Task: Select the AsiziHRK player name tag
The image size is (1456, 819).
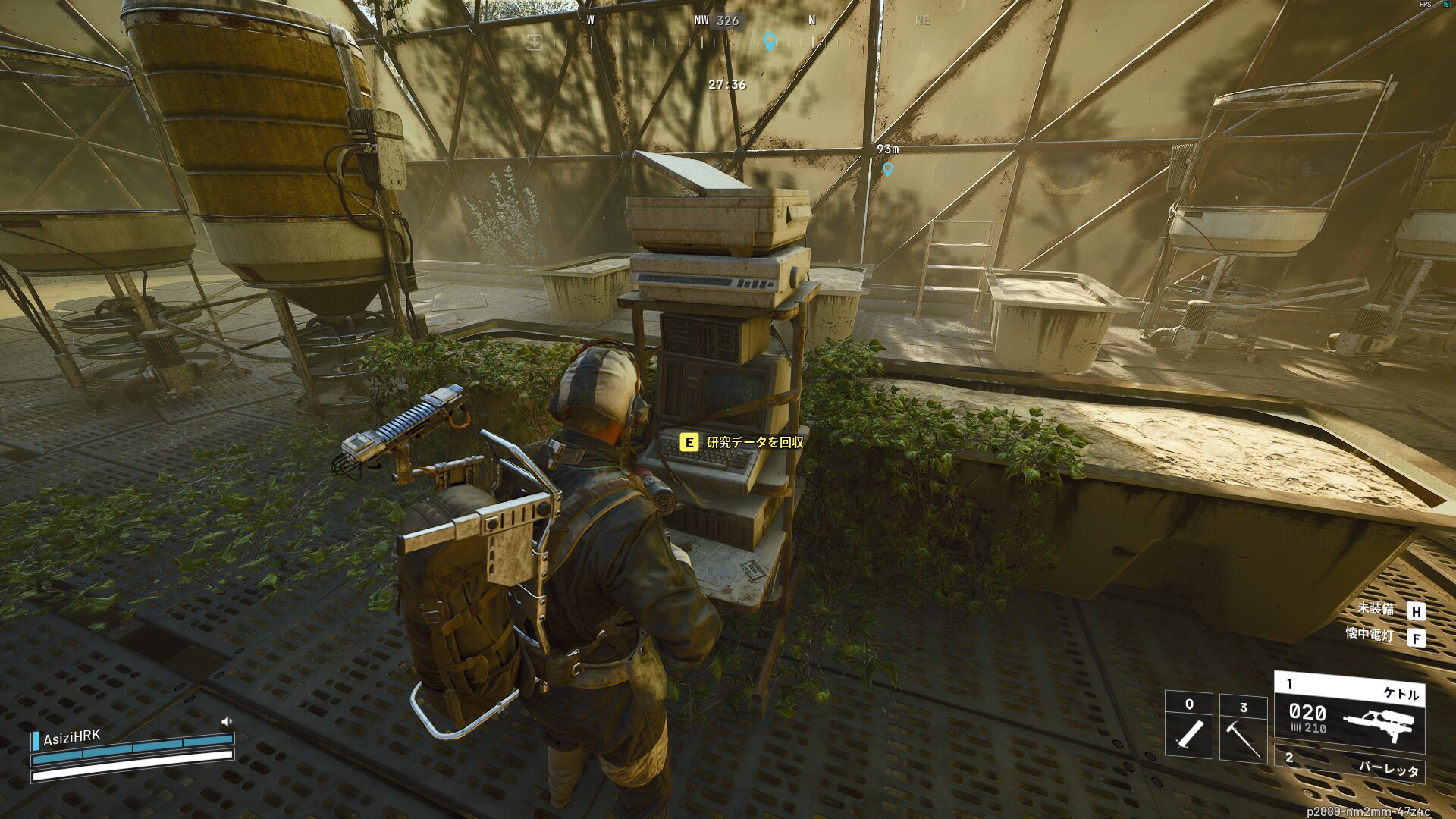Action: tap(71, 738)
